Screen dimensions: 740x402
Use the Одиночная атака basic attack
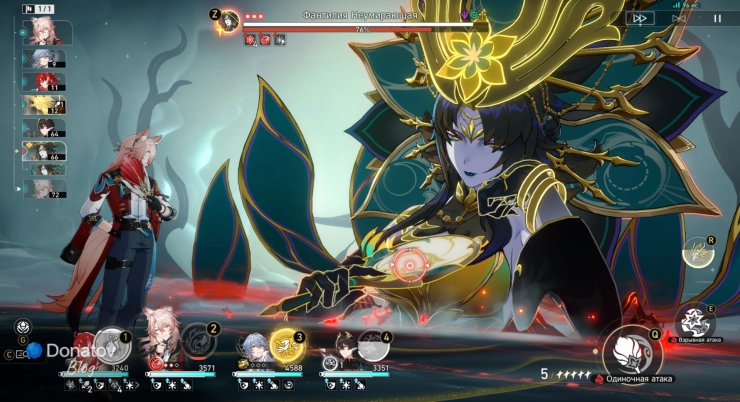coord(632,349)
